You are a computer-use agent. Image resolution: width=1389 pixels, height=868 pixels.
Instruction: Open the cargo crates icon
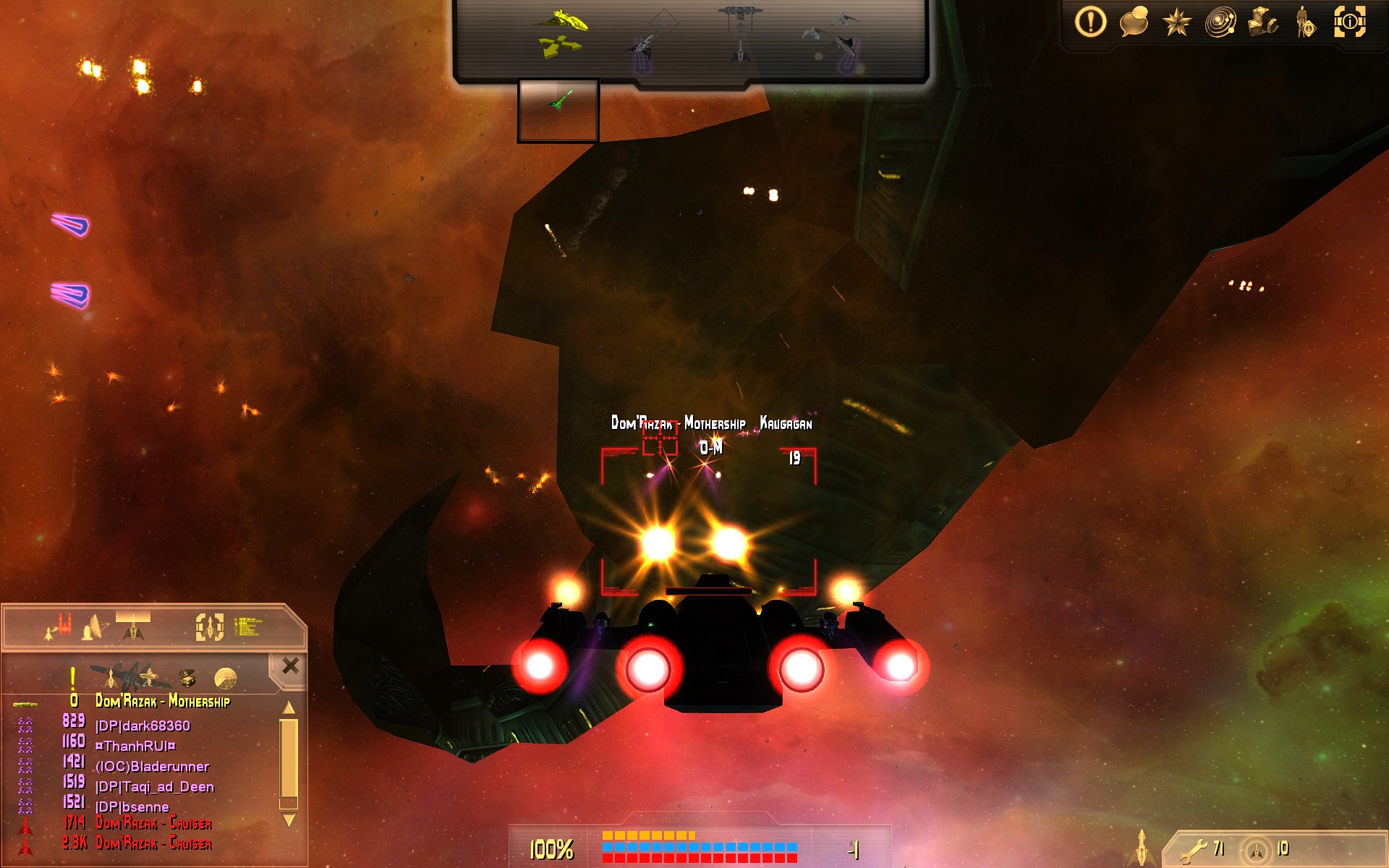(x=1263, y=22)
